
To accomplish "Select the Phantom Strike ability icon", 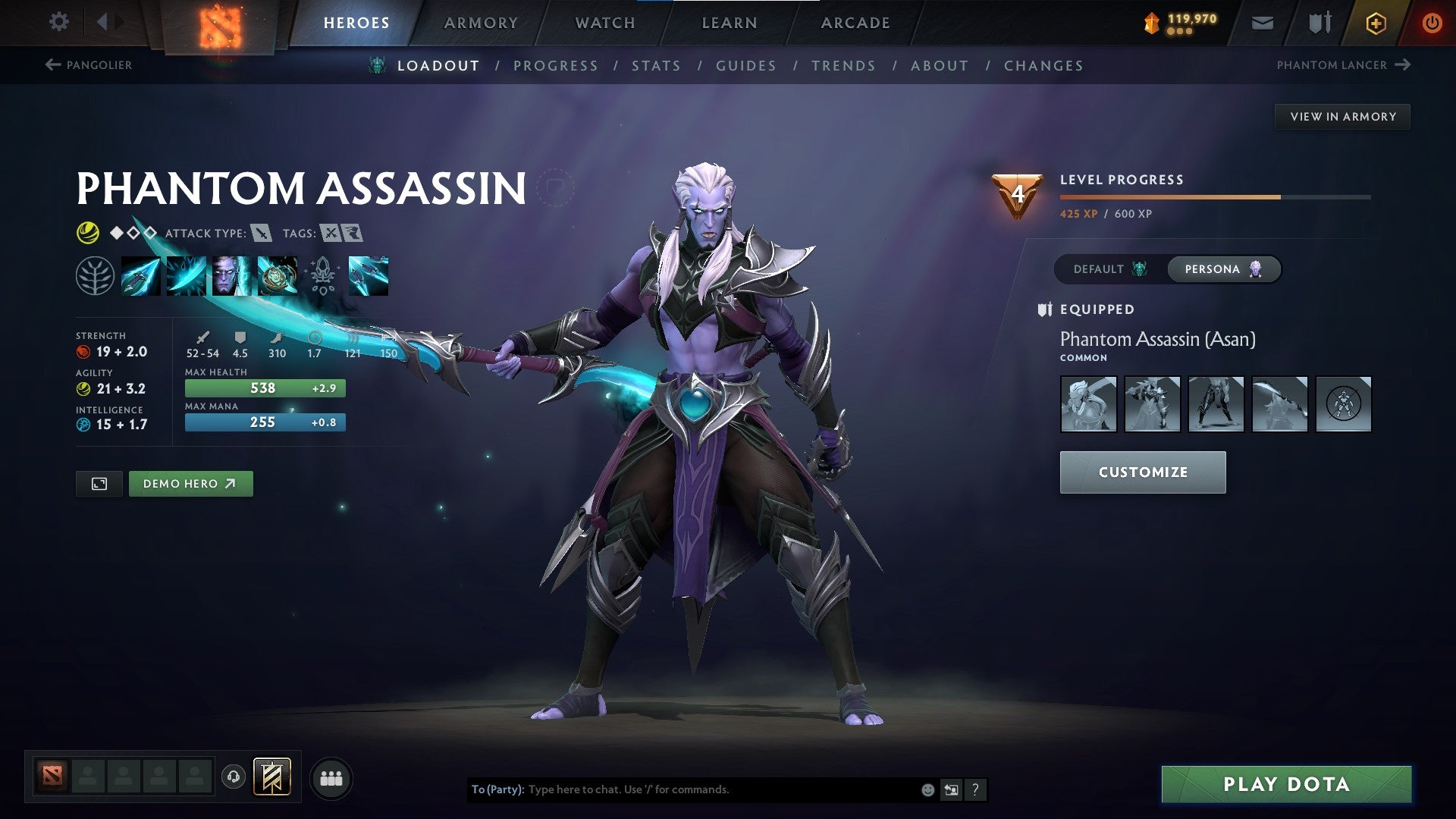I will [x=187, y=275].
